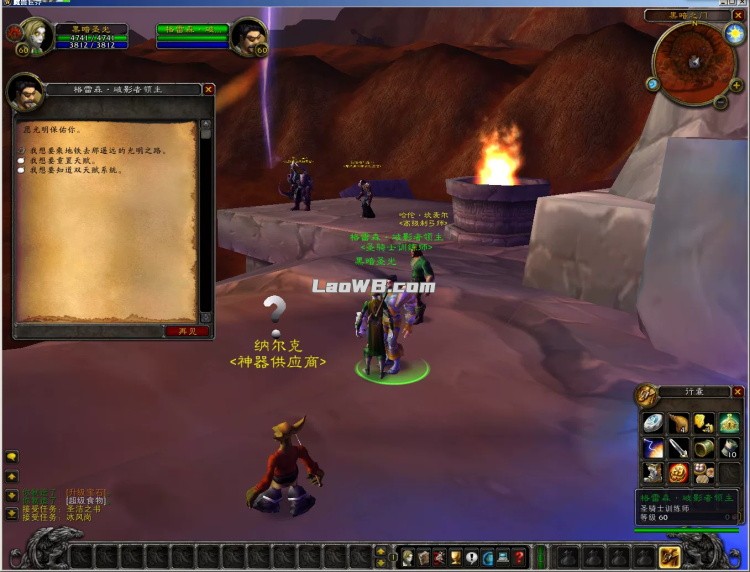This screenshot has height=572, width=750.
Task: Close the 行囊 backpack window
Action: (x=737, y=392)
